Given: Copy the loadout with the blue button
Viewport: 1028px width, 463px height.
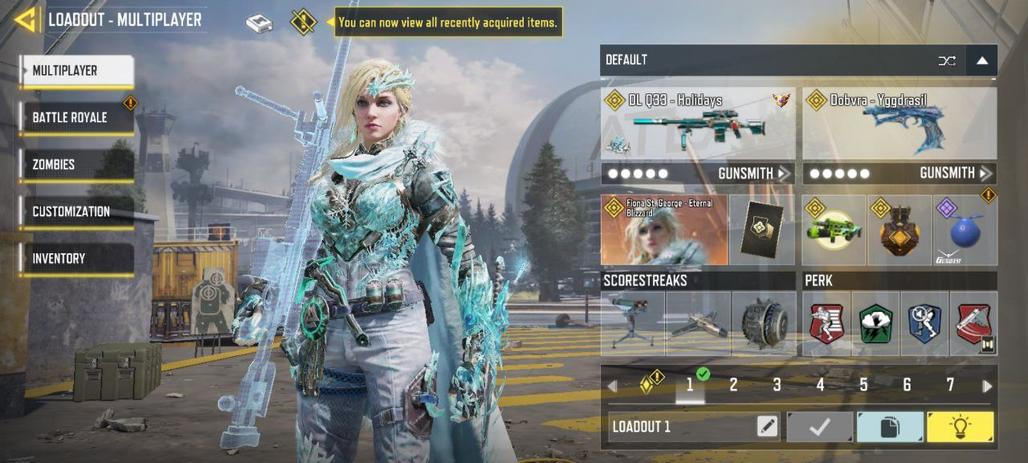Looking at the screenshot, I should click(890, 427).
